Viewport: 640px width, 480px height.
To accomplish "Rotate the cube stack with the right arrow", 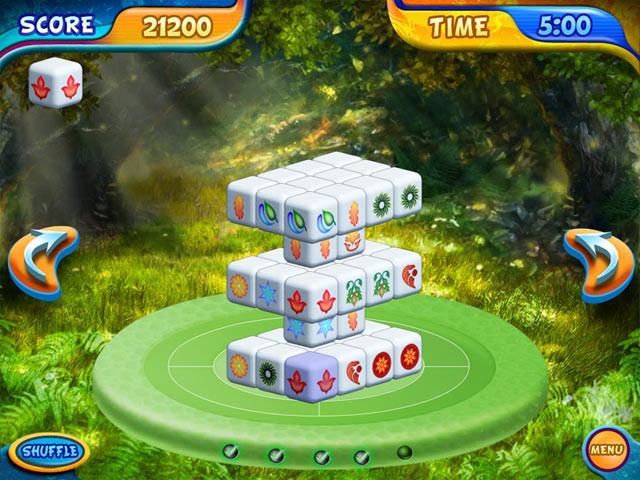I will 599,264.
